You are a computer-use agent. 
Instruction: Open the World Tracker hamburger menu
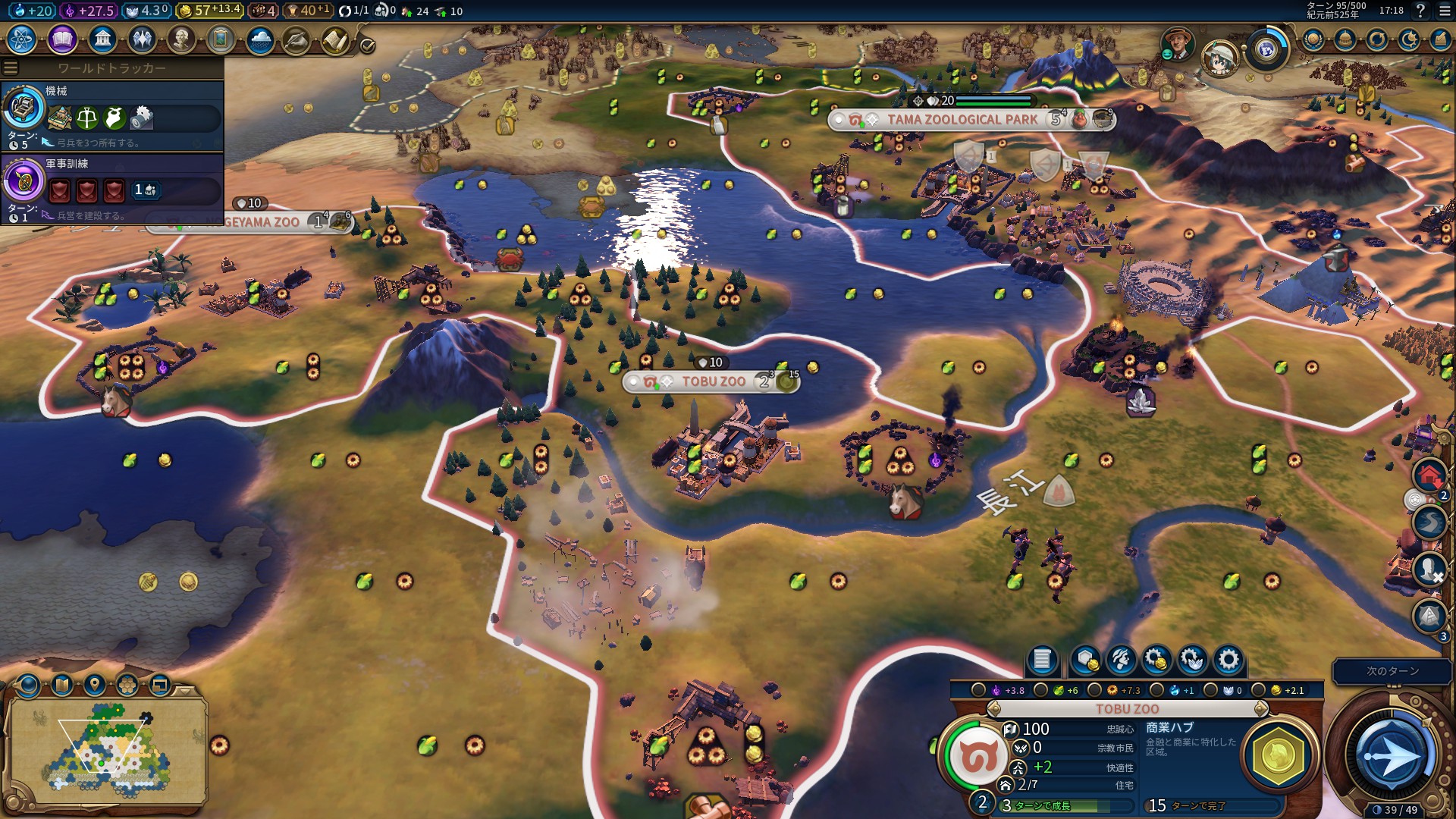click(x=11, y=67)
